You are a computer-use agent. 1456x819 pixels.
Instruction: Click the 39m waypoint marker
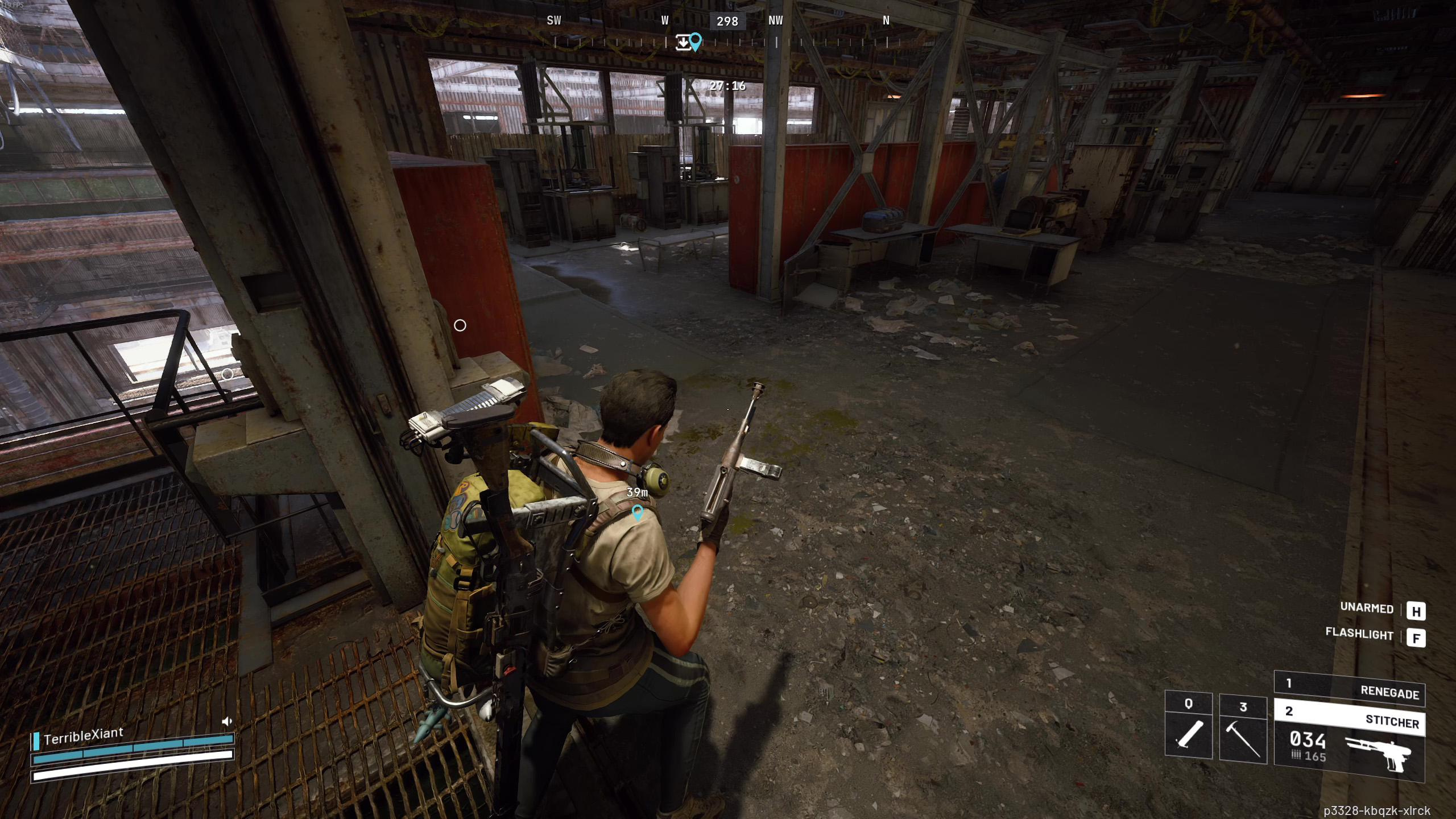[x=638, y=512]
